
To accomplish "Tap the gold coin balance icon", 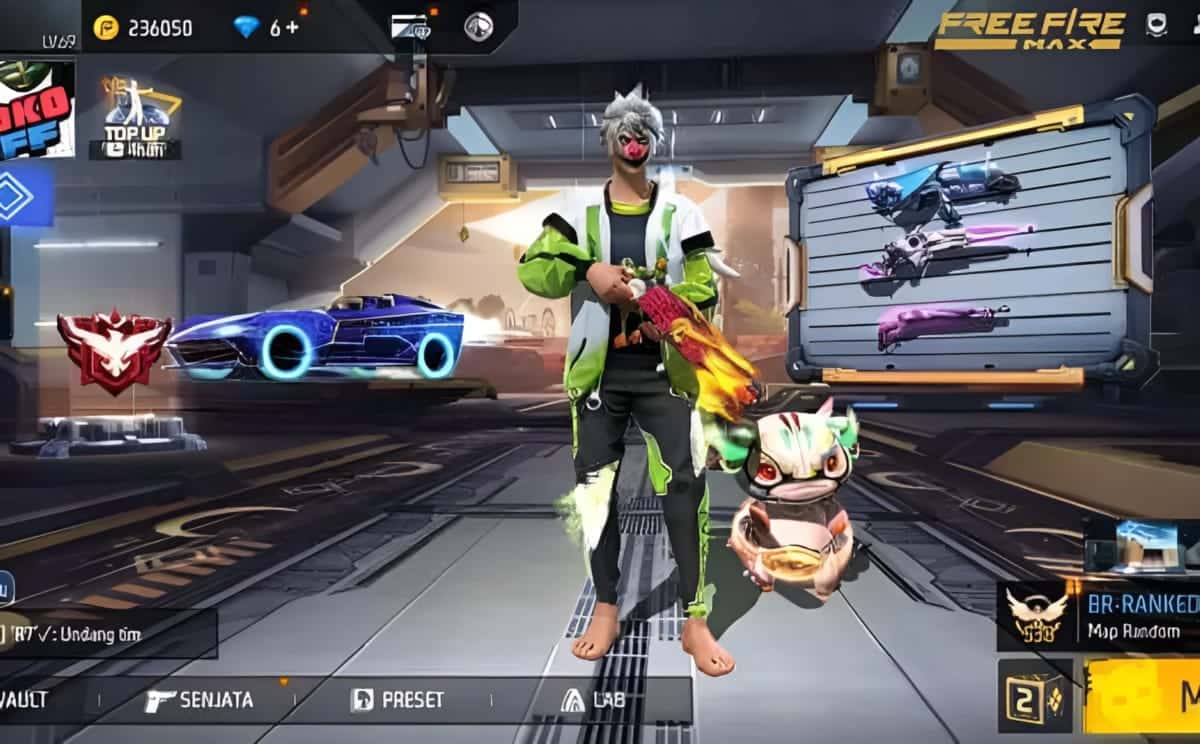I will (106, 28).
